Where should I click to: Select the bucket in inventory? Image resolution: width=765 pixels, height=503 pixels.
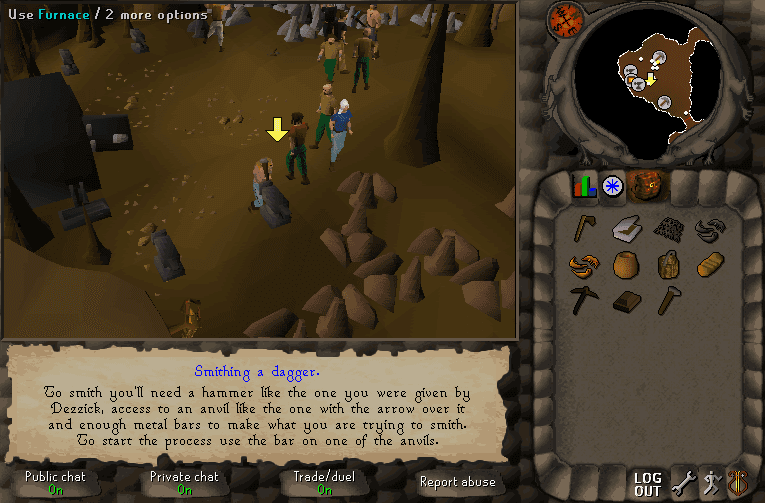click(x=668, y=265)
